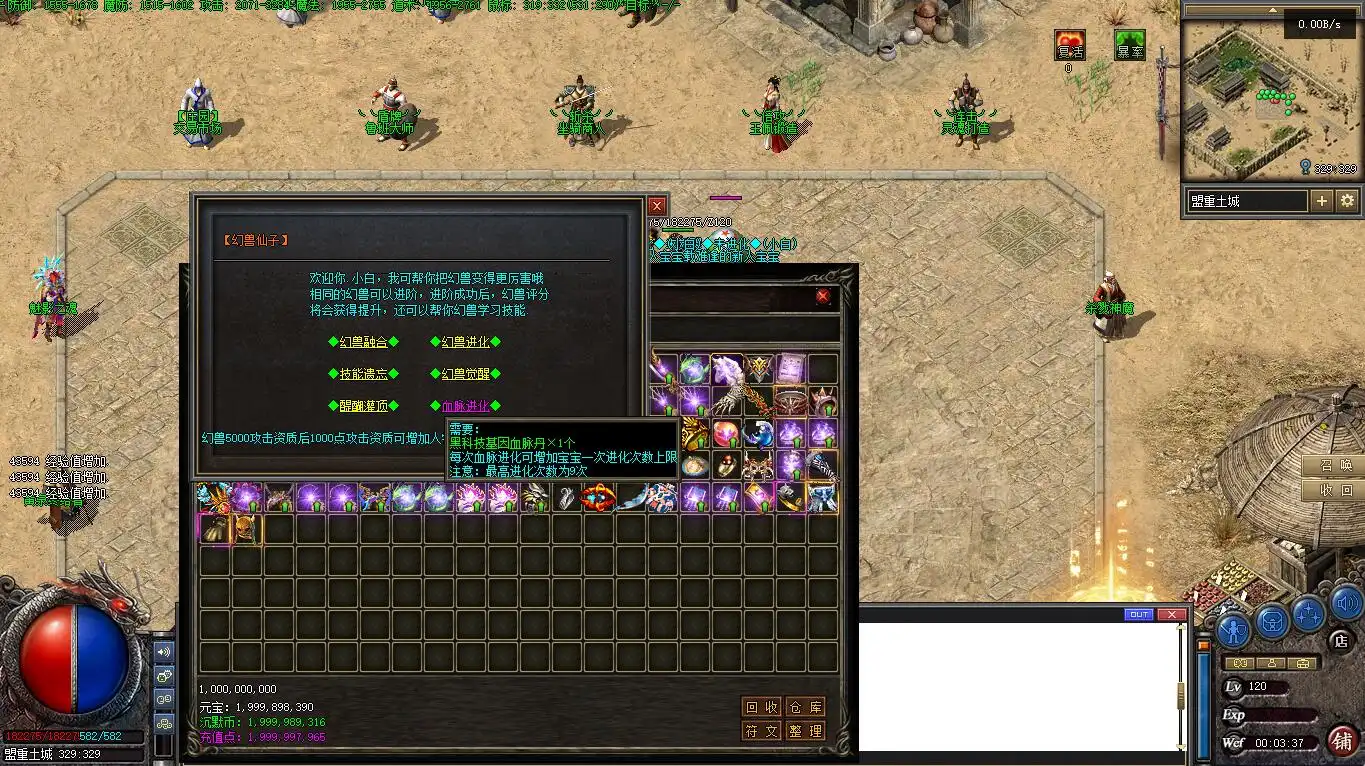Select the 幻兽觉醒 option
The height and width of the screenshot is (766, 1365).
[466, 374]
